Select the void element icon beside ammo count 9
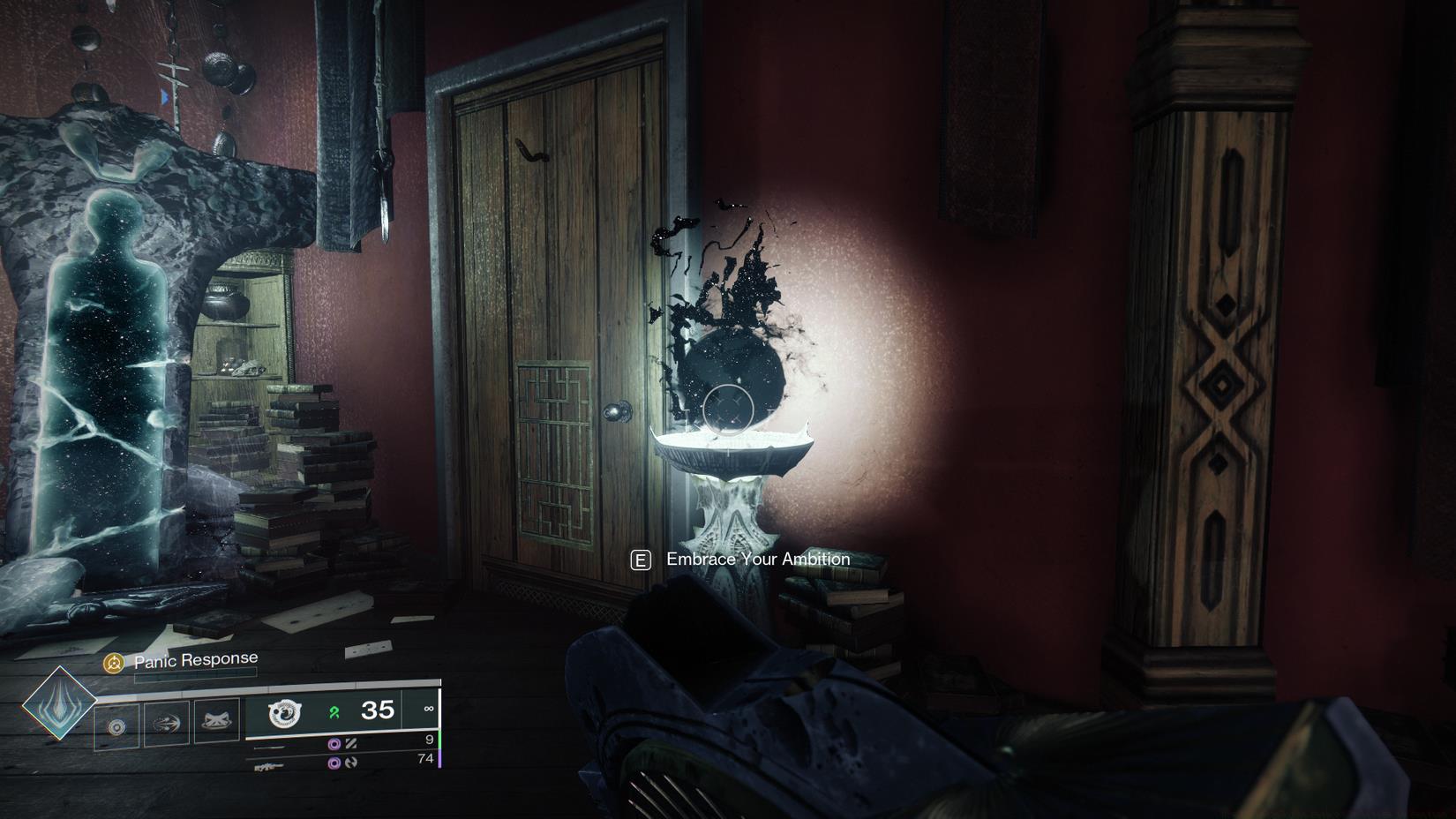This screenshot has width=1456, height=819. click(x=334, y=743)
